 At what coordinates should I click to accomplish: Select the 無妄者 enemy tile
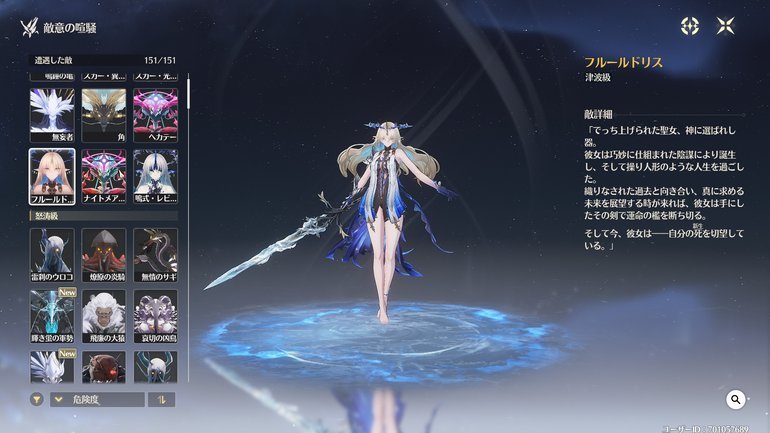52,114
